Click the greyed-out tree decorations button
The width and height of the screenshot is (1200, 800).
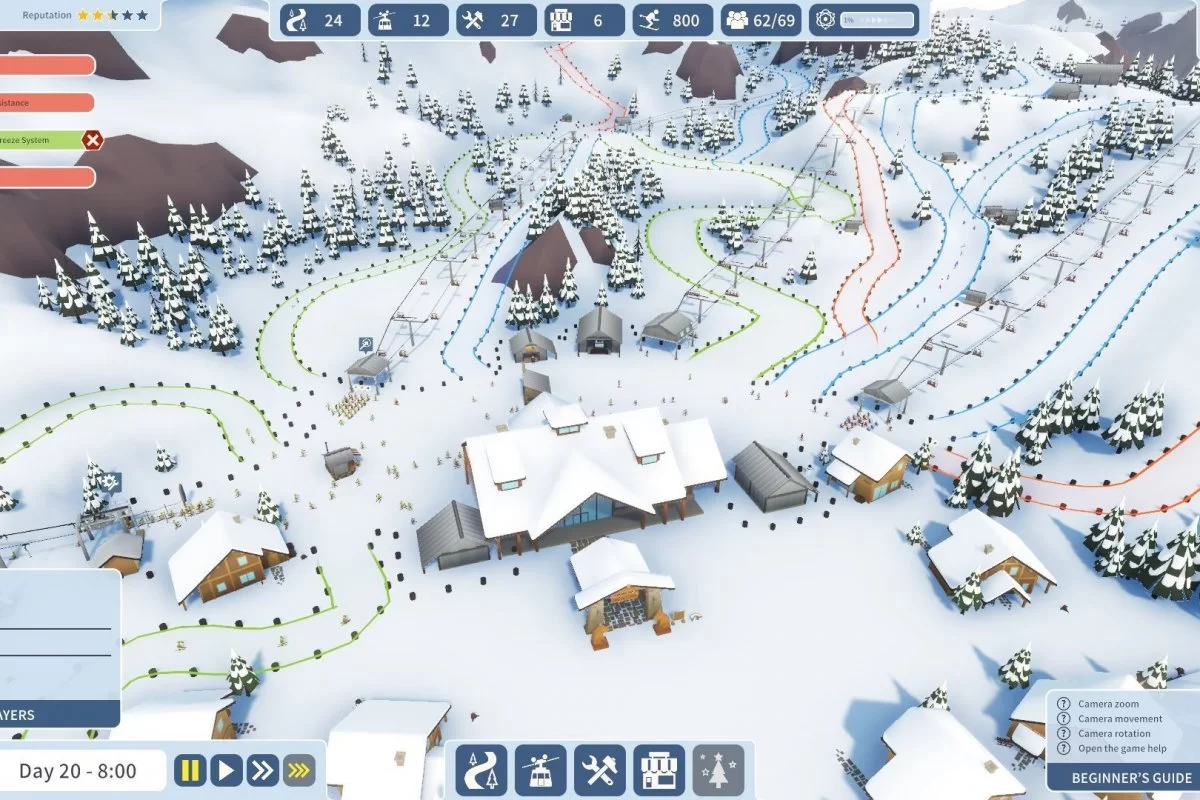718,770
